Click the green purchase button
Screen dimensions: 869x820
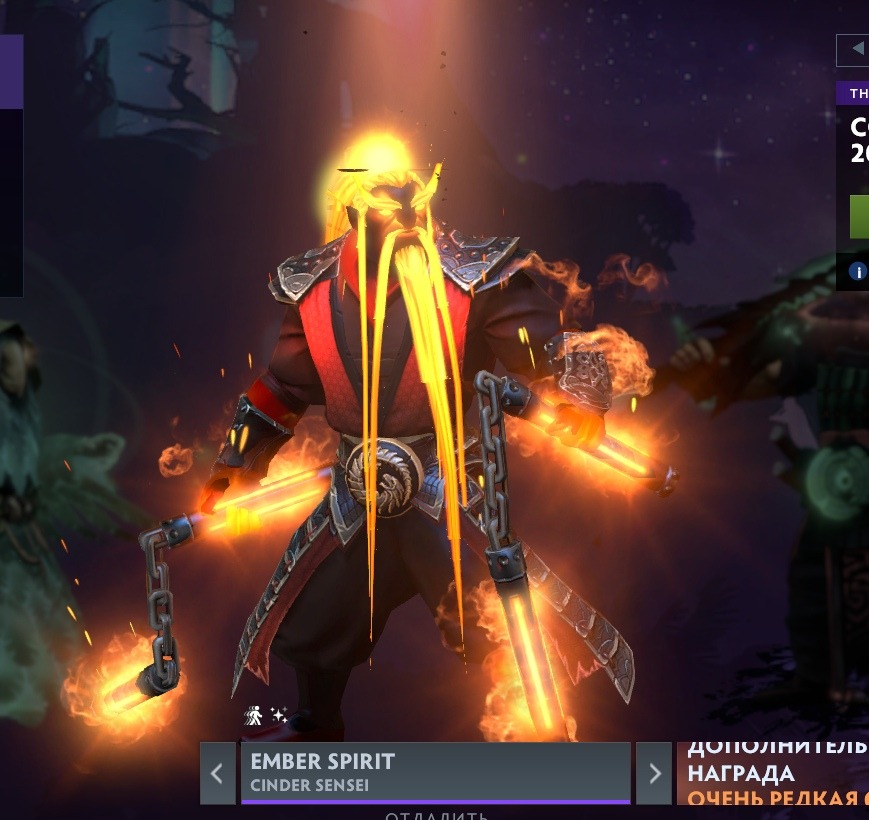pyautogui.click(x=859, y=217)
